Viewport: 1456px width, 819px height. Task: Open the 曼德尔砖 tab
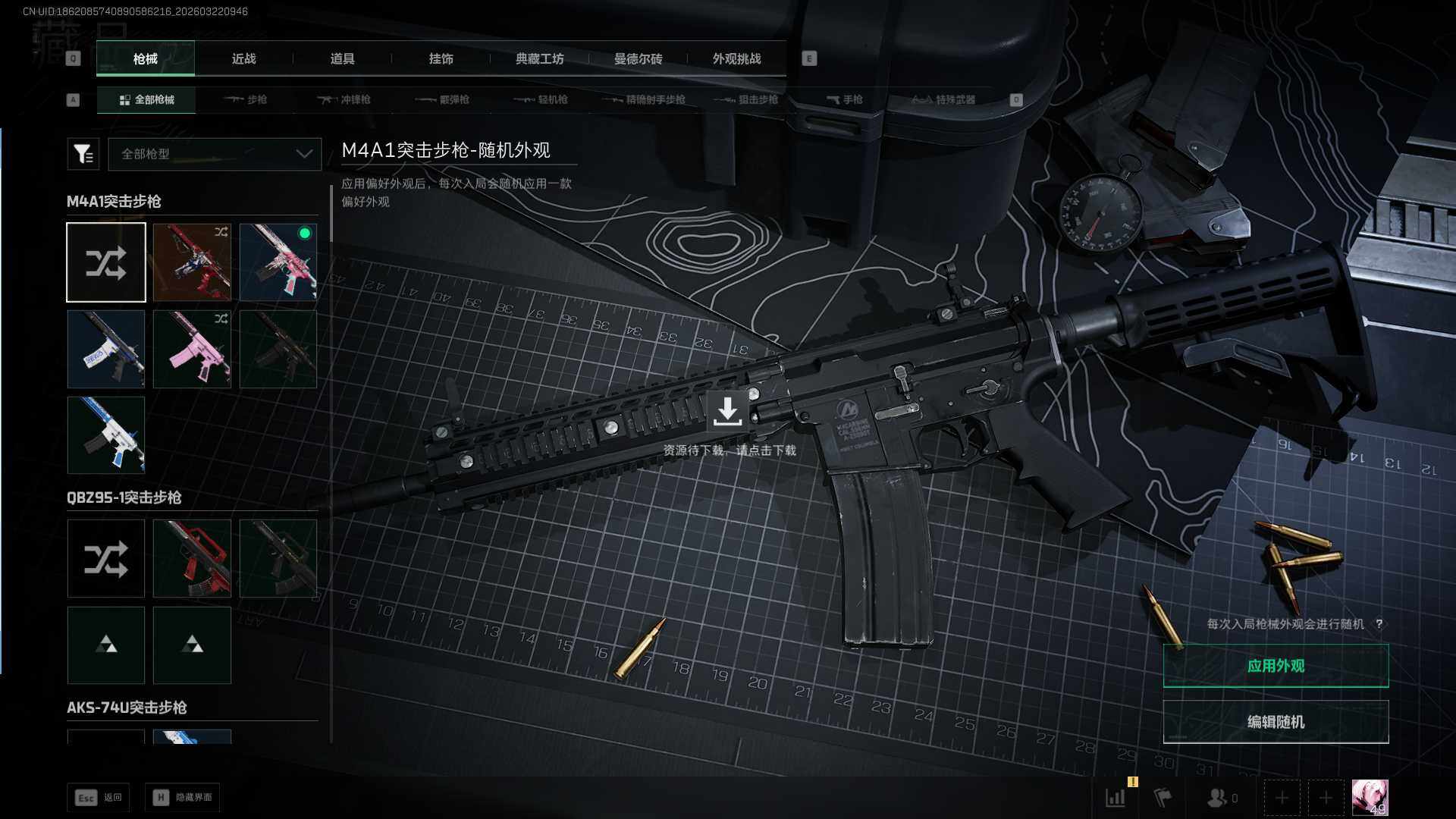(x=638, y=59)
